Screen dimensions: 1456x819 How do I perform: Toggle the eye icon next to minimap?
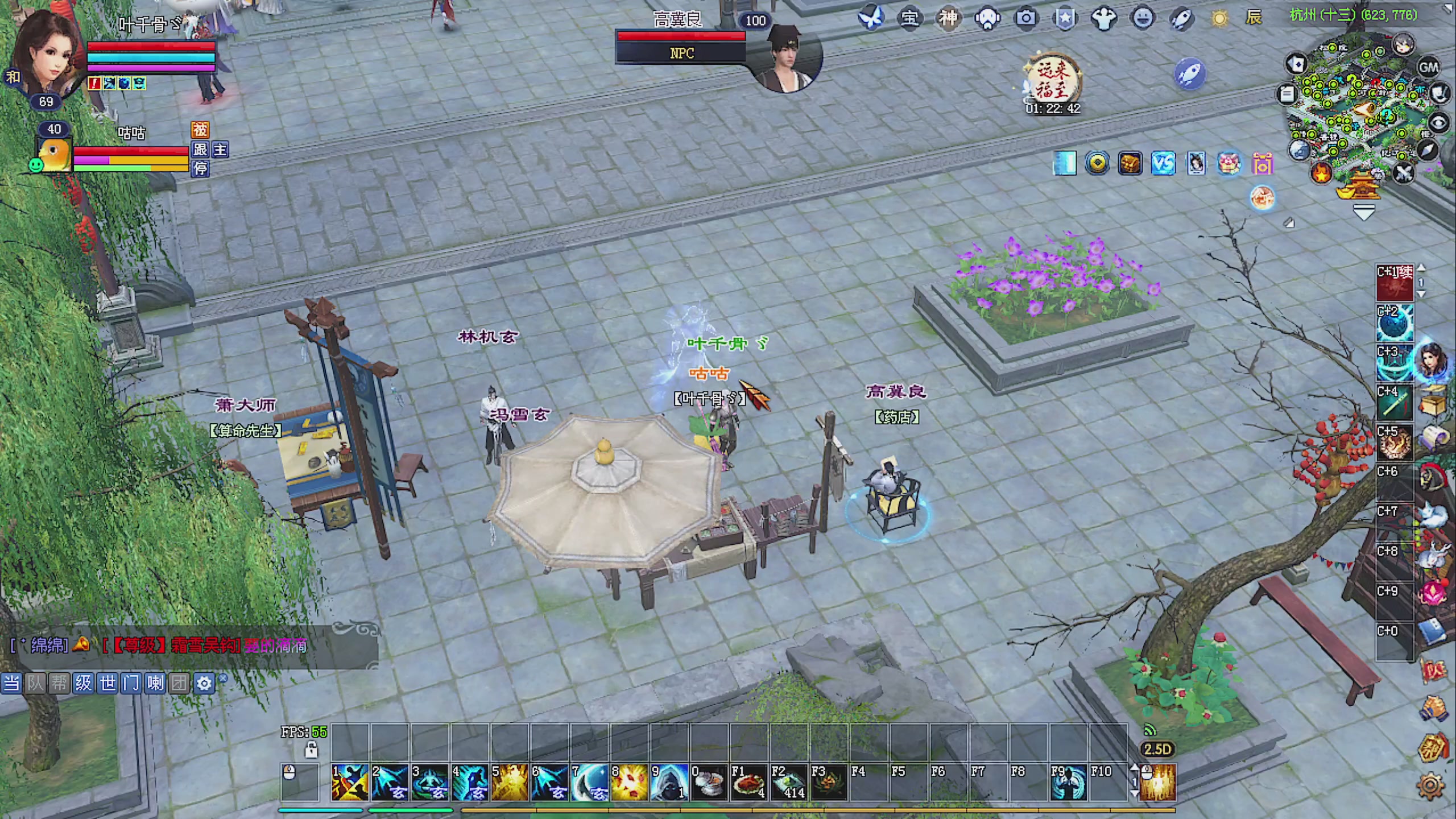coord(1438,123)
